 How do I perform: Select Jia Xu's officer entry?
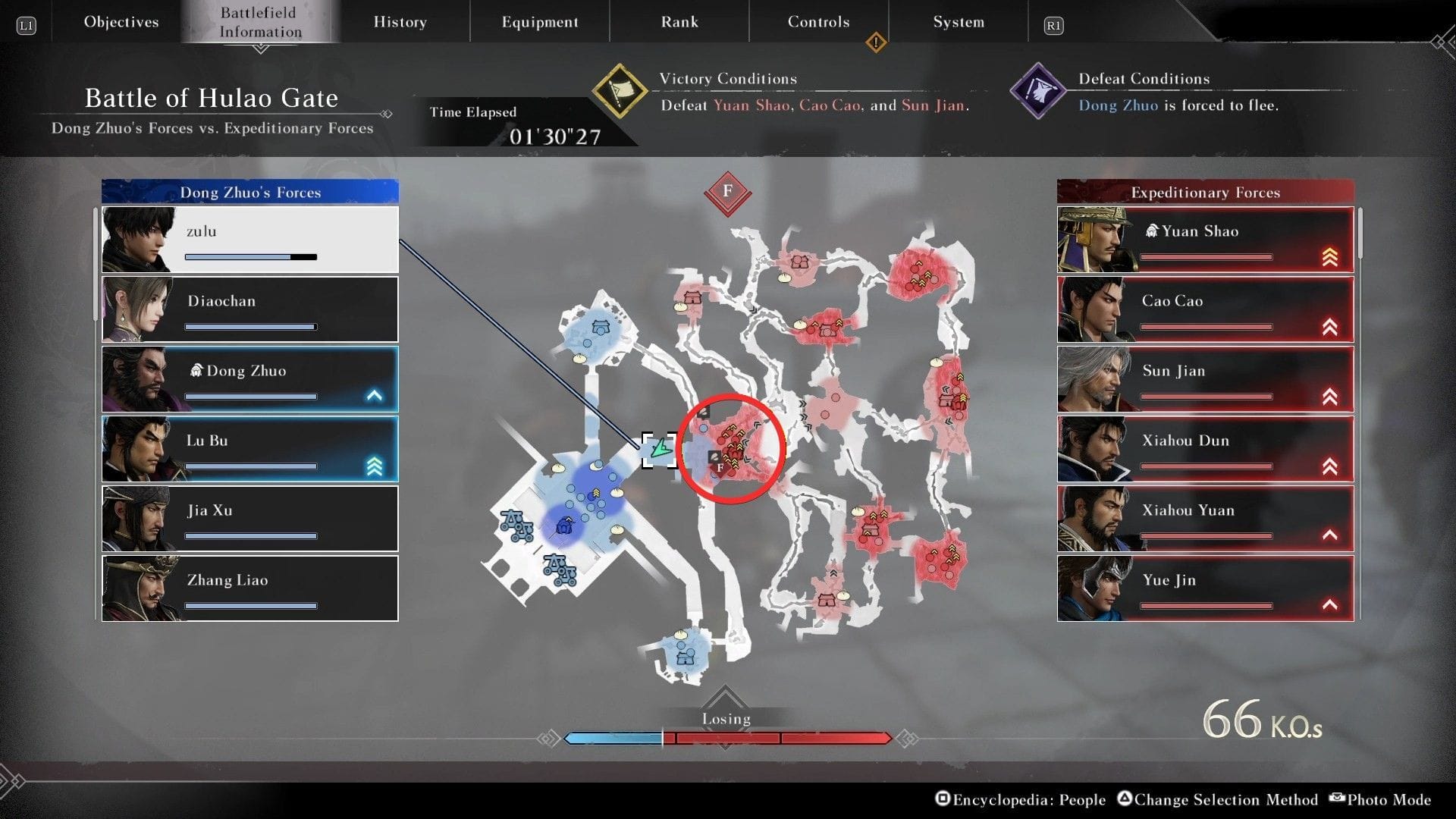click(250, 519)
